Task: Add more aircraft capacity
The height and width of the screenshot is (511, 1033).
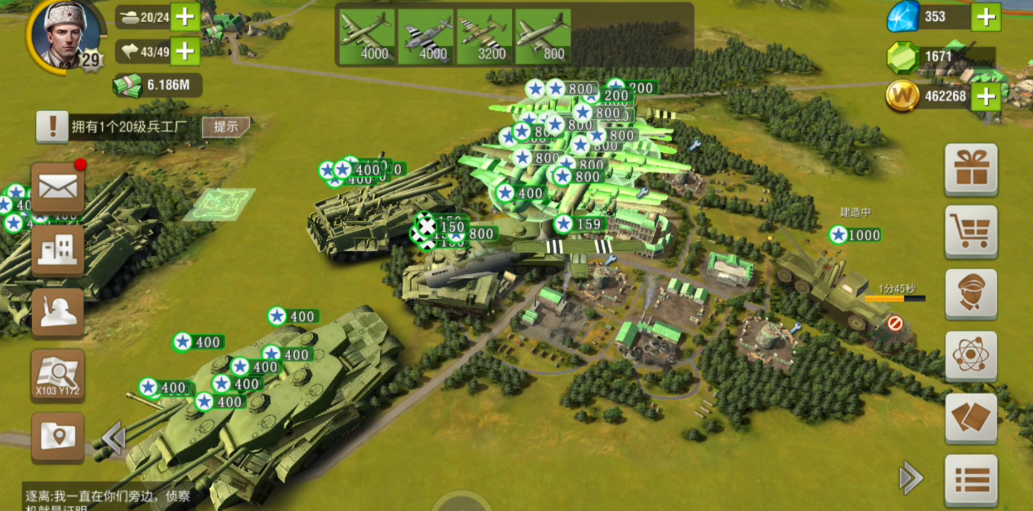Action: coord(185,50)
